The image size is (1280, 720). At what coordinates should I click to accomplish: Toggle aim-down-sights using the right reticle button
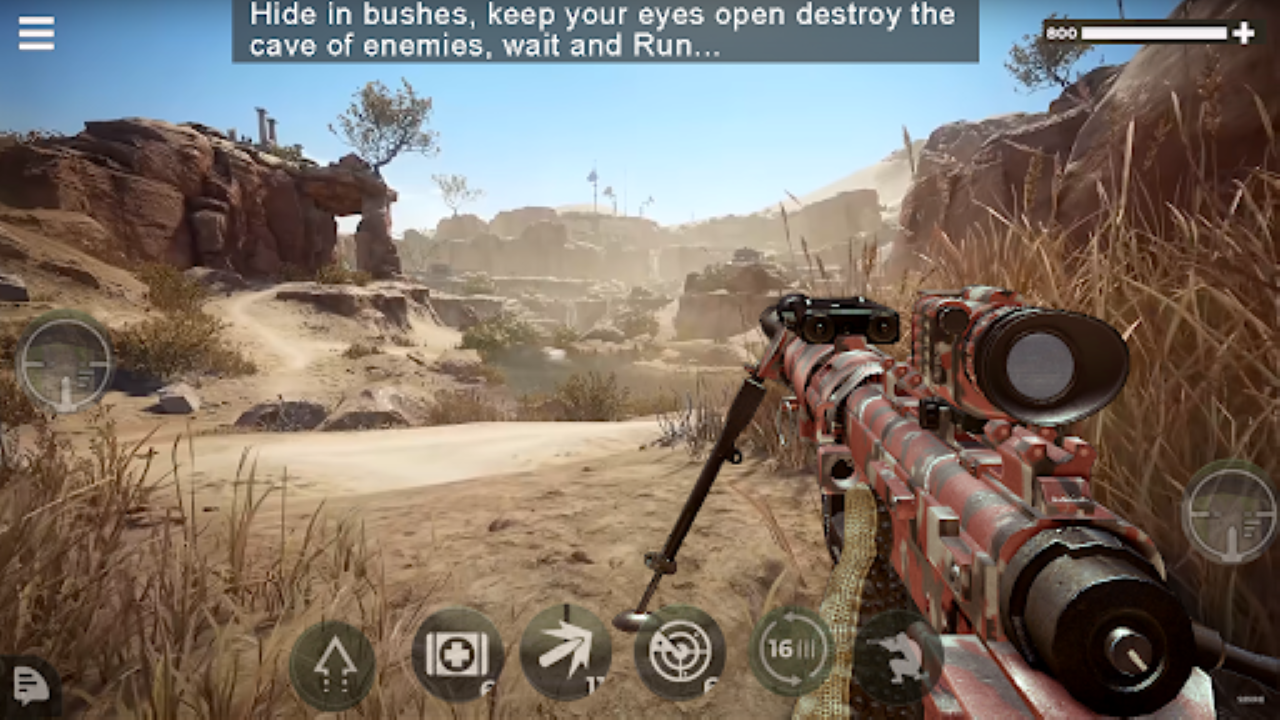1232,512
